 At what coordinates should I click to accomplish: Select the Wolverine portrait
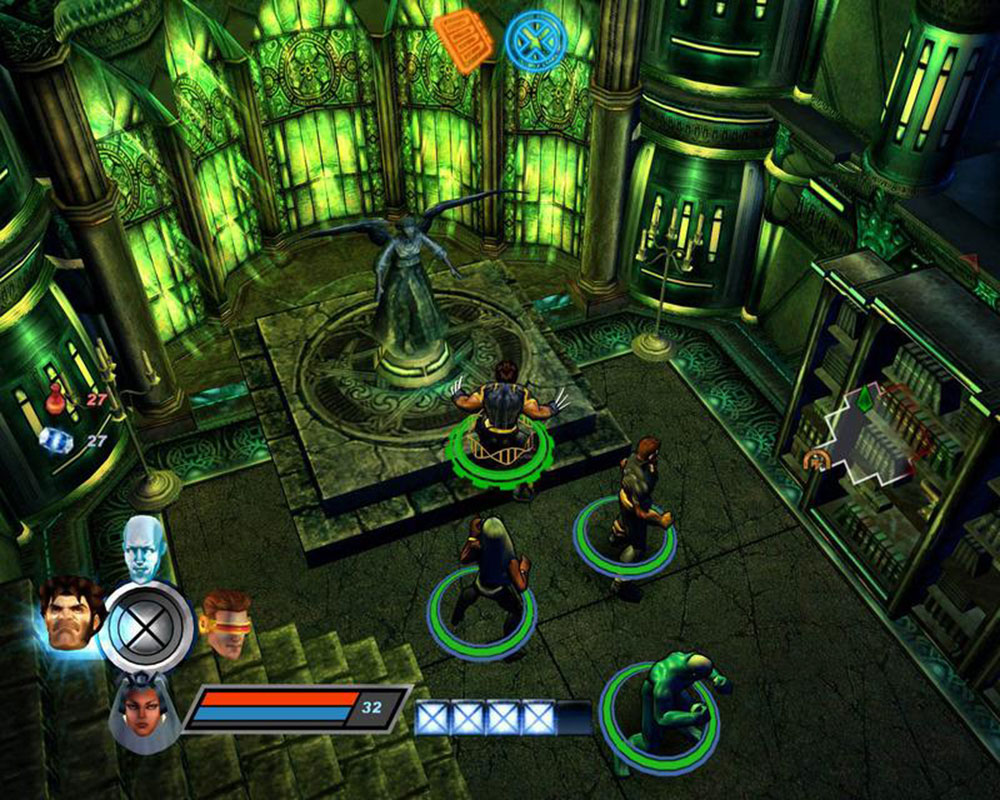pyautogui.click(x=71, y=613)
